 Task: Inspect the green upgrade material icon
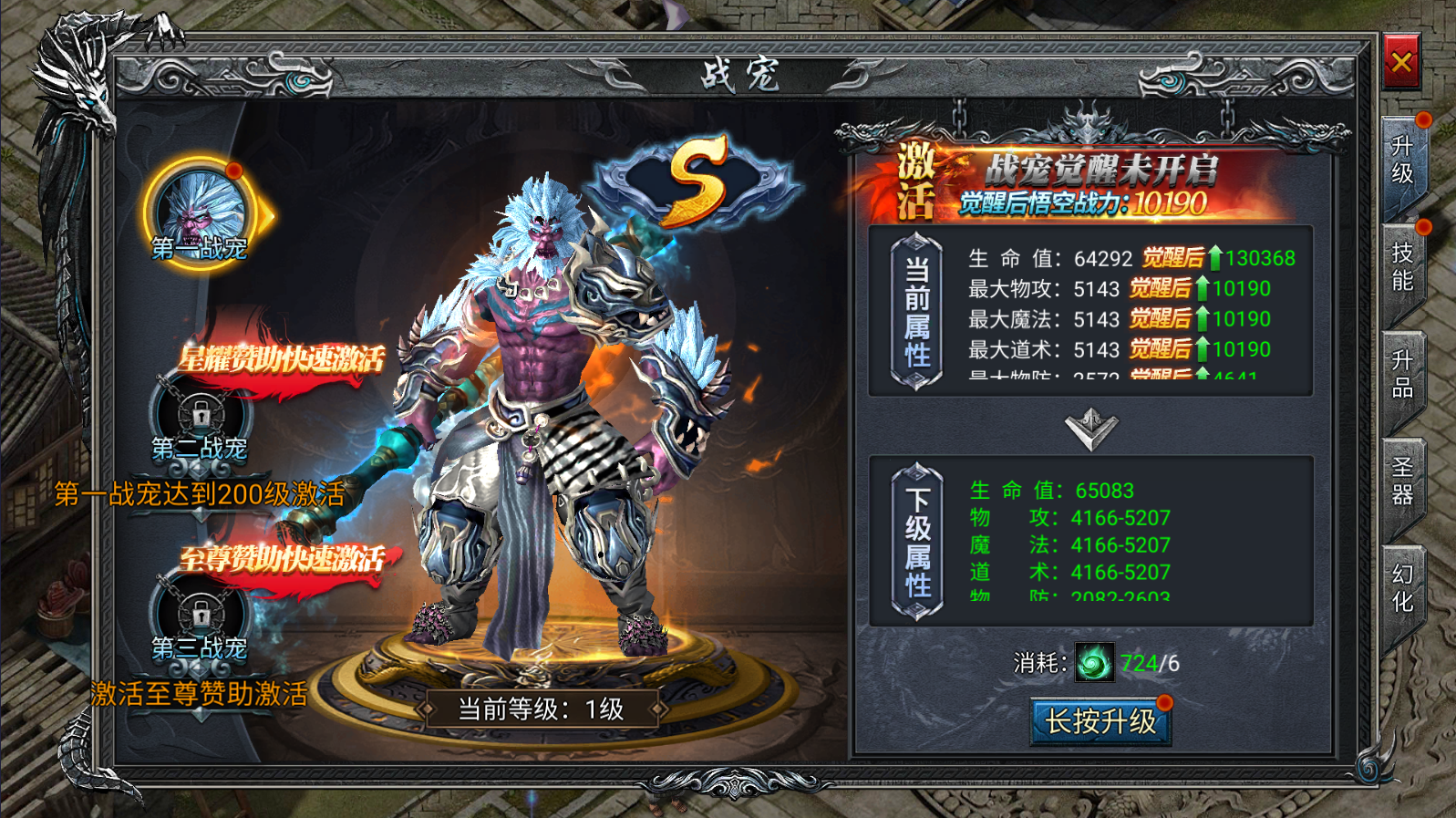tap(1094, 663)
